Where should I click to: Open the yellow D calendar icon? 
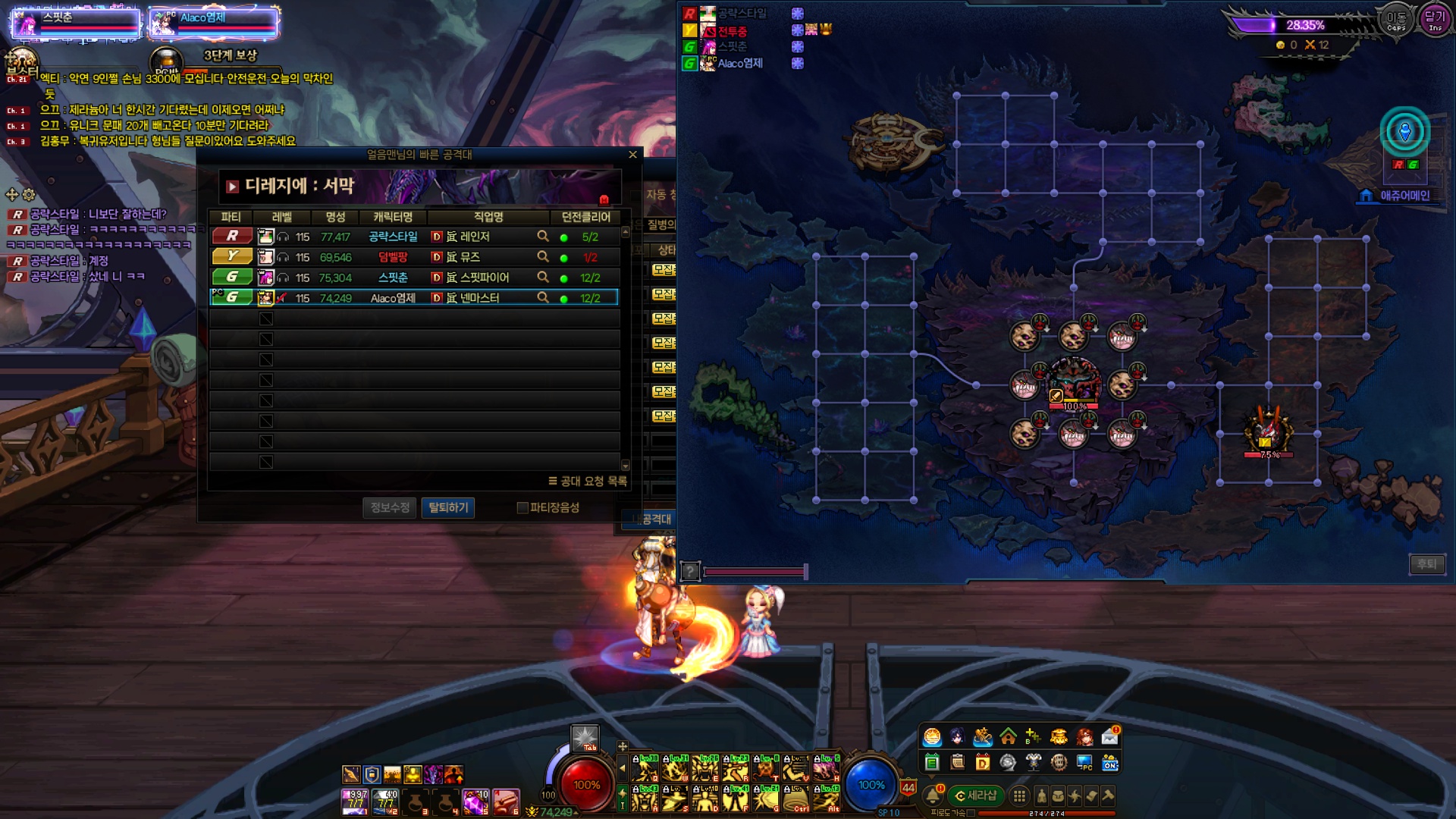(x=983, y=762)
